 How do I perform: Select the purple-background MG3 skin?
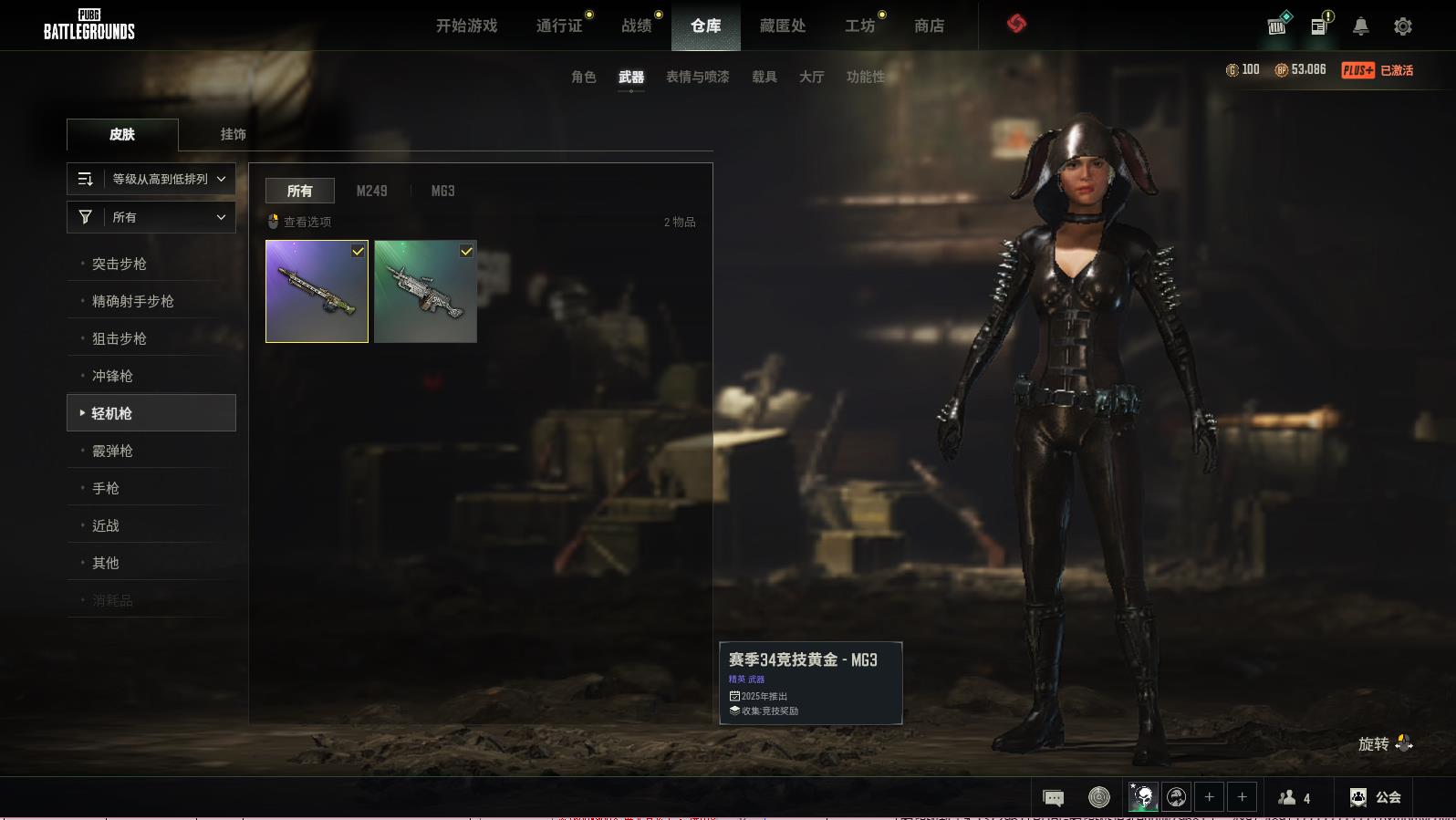tap(317, 292)
